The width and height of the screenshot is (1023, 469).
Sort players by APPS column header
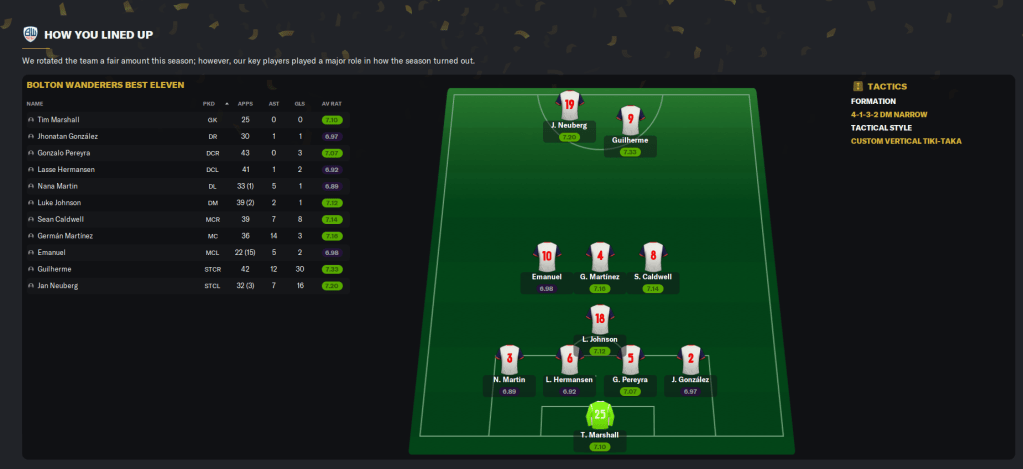[245, 103]
